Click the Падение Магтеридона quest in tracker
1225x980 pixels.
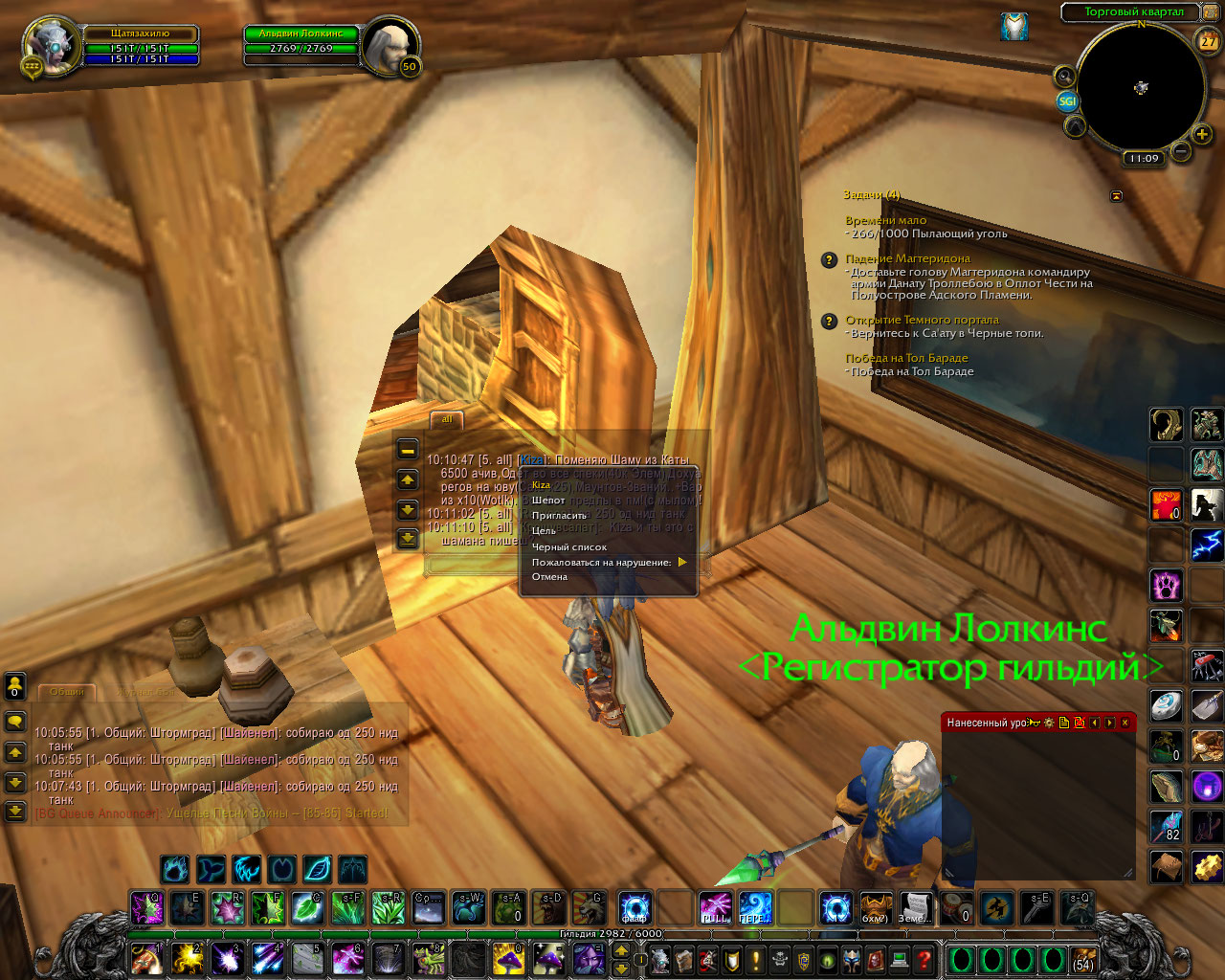(x=907, y=258)
